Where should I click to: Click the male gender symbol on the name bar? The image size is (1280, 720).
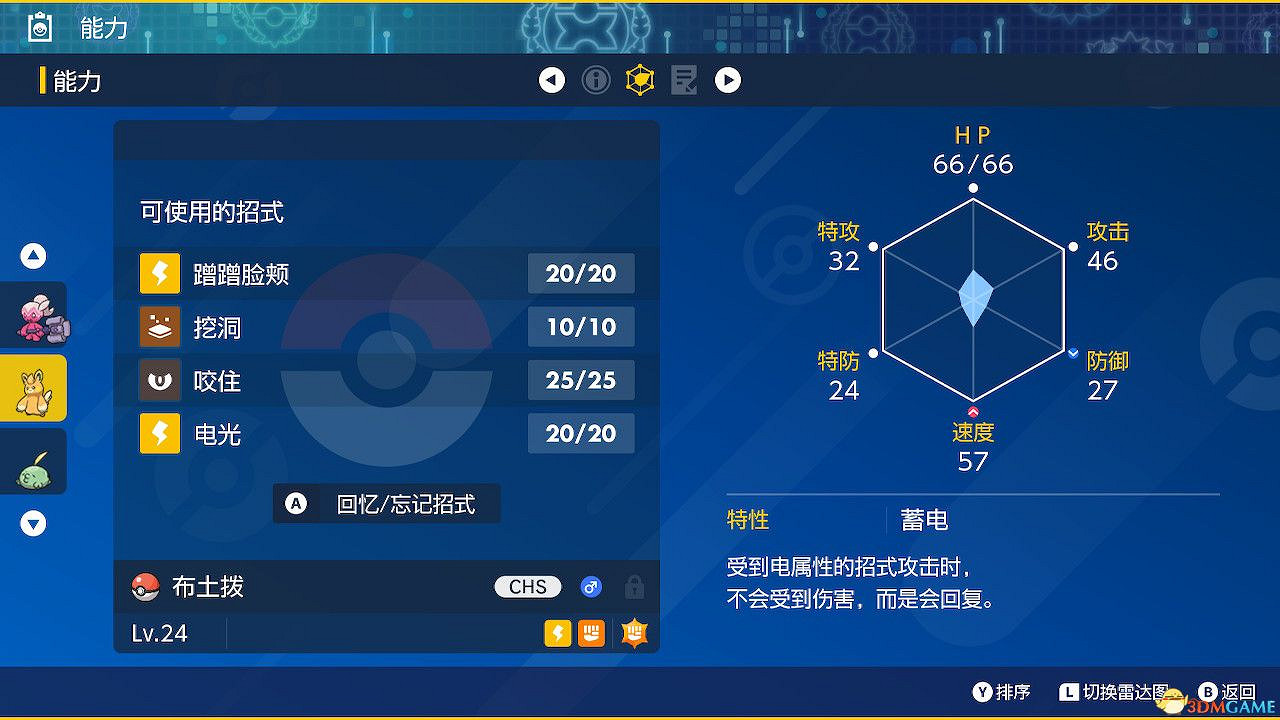click(x=591, y=587)
